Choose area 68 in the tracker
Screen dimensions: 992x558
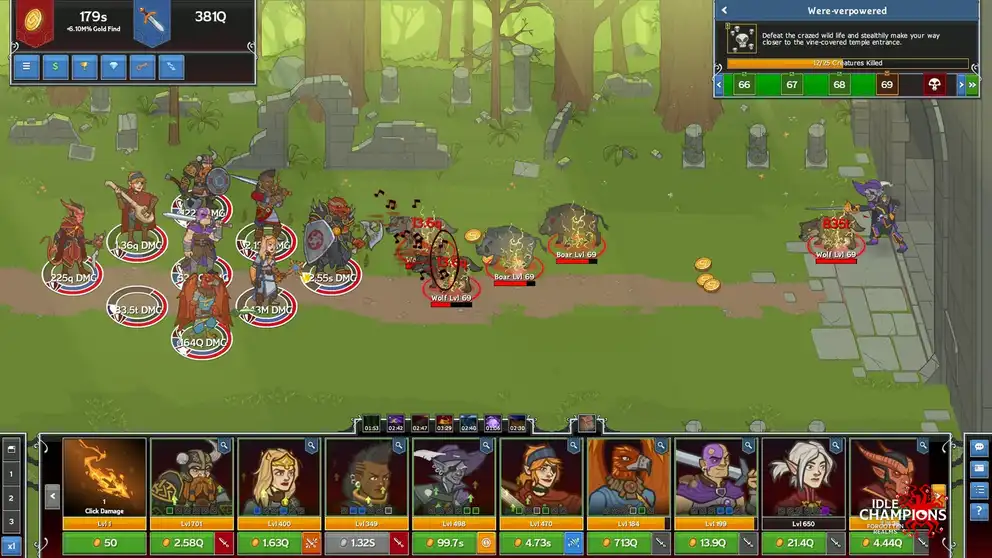point(839,85)
